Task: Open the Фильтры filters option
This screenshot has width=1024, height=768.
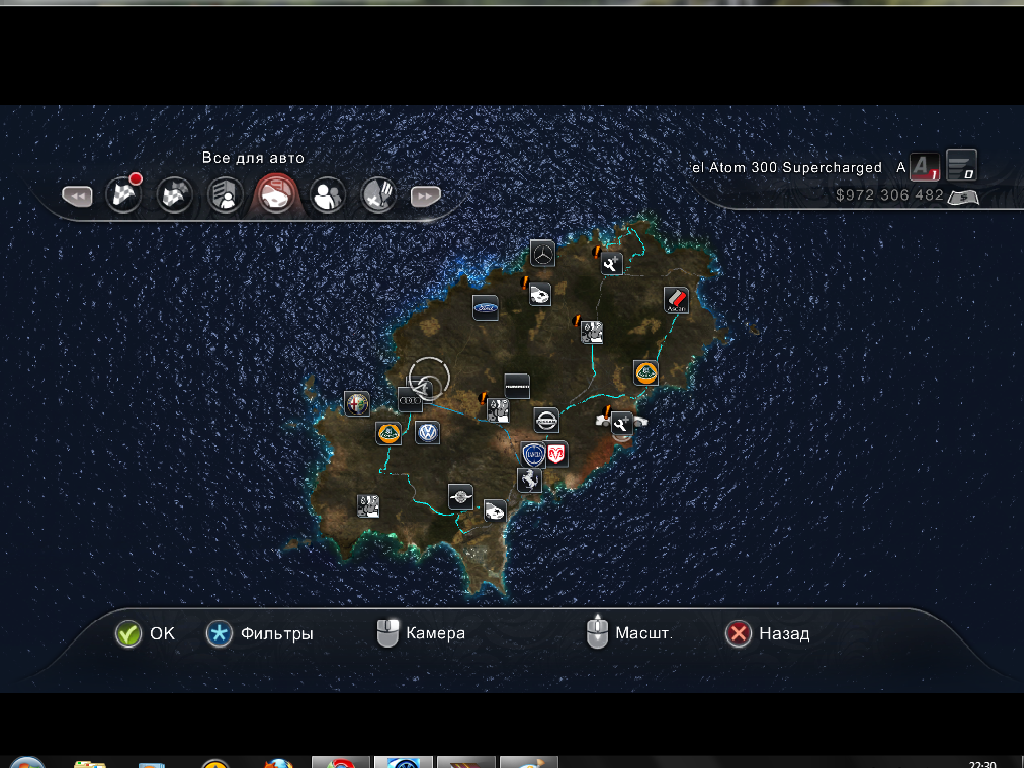Action: (219, 634)
